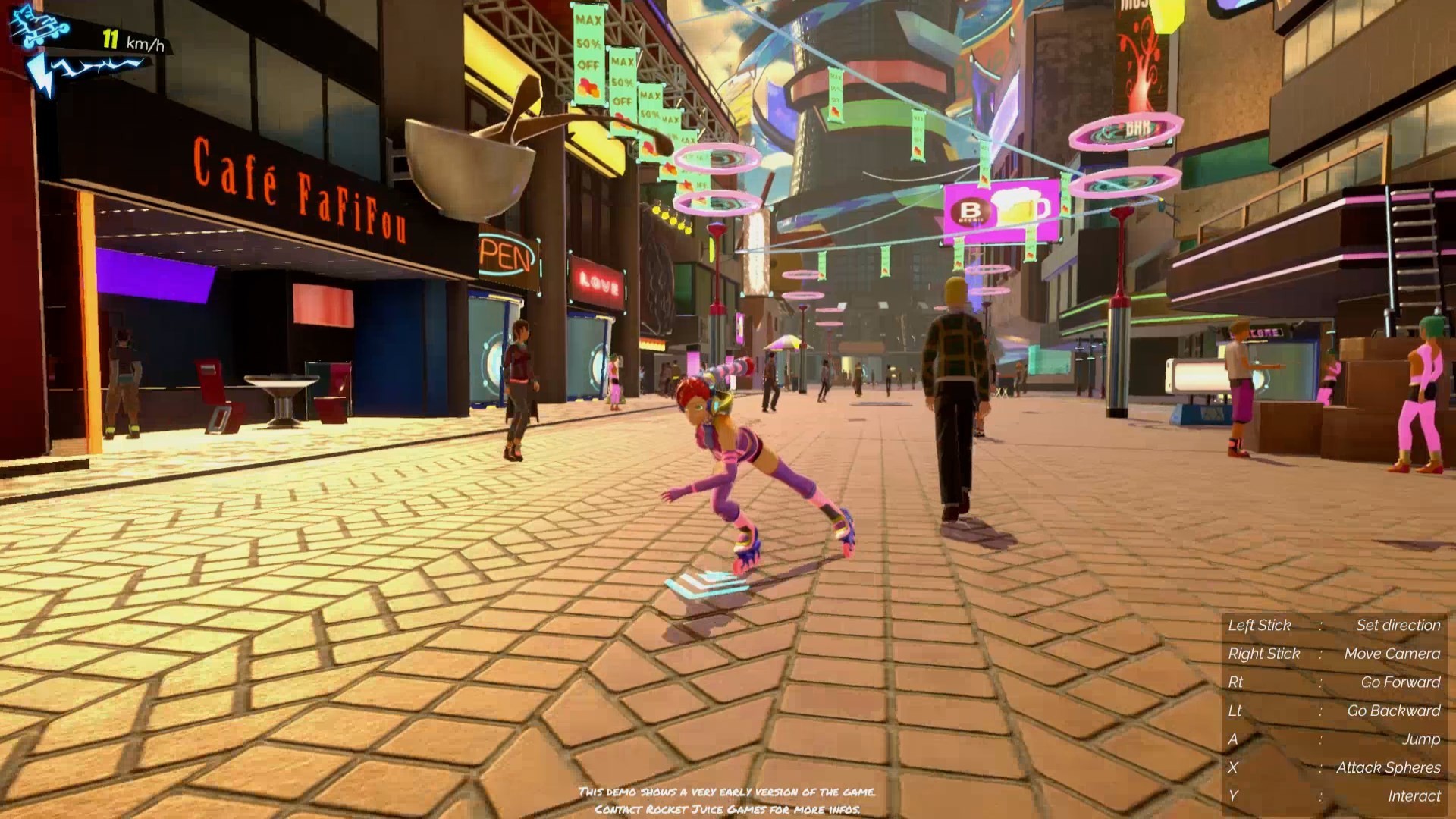Expand the Right Stick Move Camera row

pos(1335,653)
